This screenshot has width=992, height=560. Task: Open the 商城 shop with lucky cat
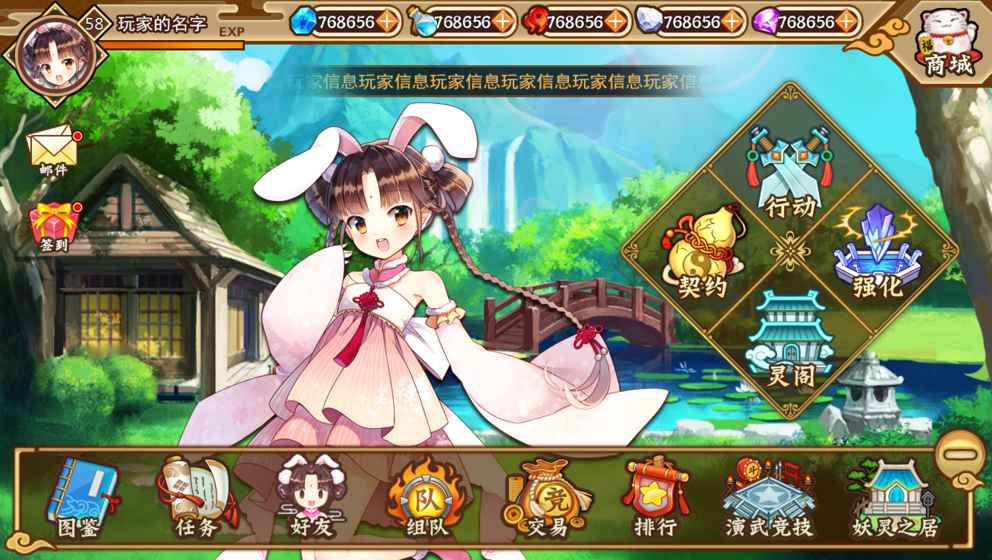coord(947,42)
